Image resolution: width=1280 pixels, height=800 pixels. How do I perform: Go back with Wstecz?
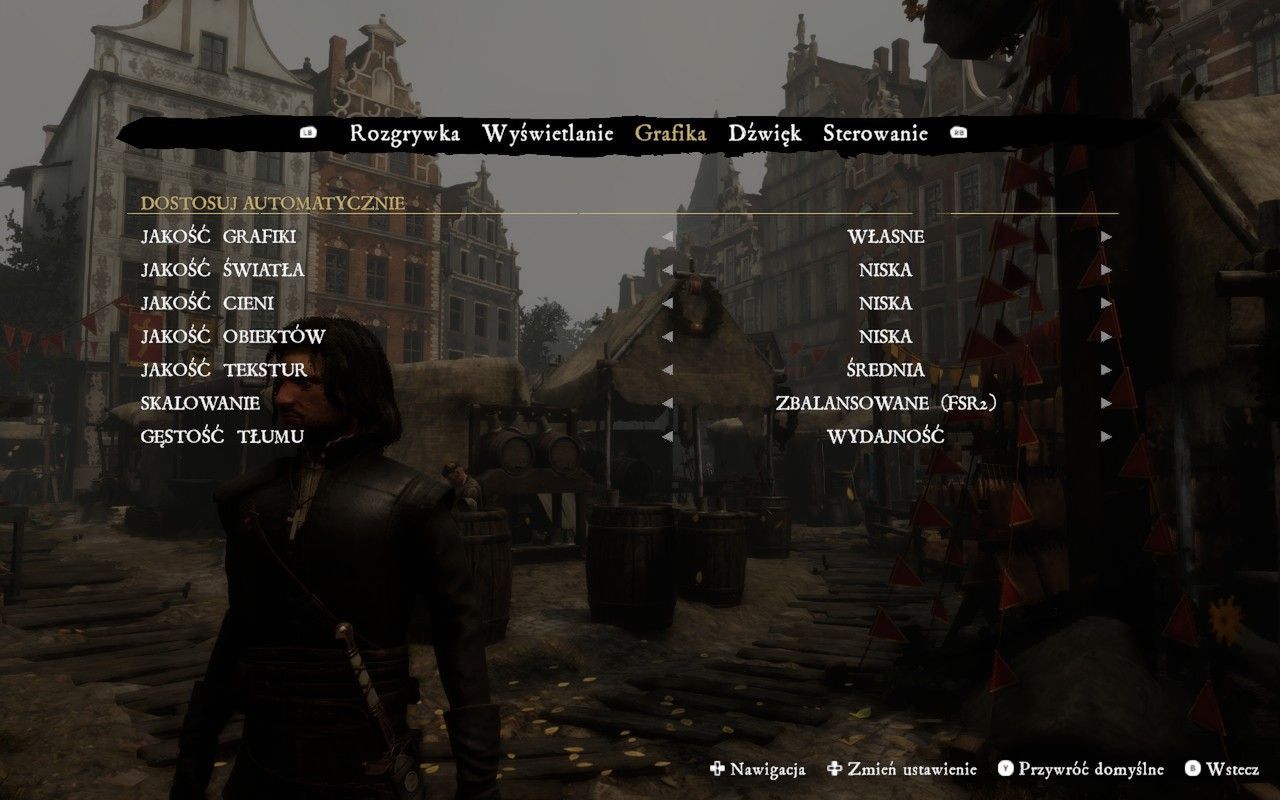point(1222,769)
